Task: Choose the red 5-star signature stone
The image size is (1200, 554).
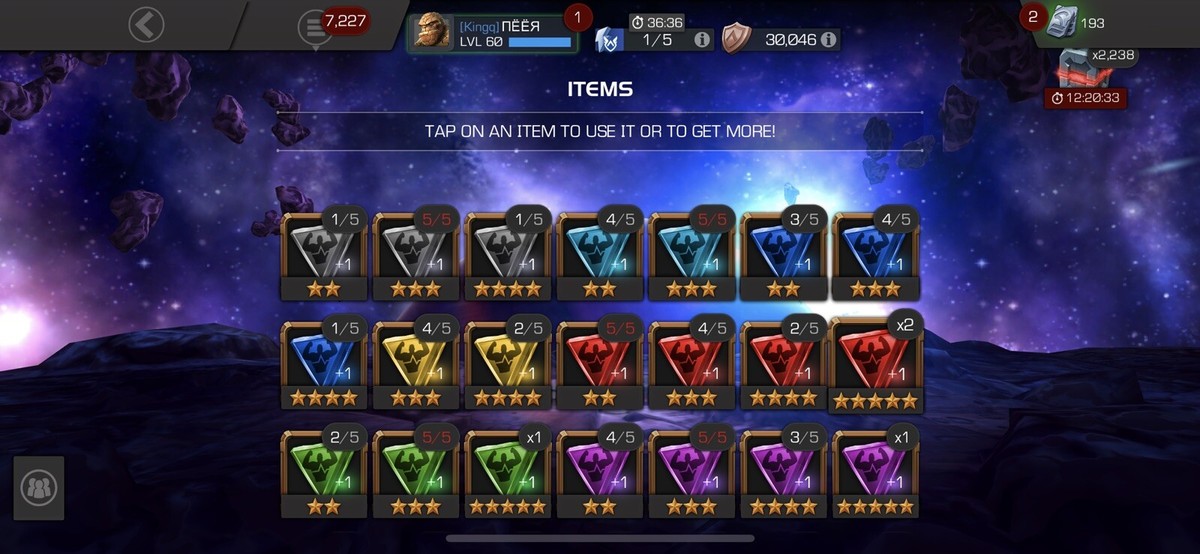Action: (875, 365)
